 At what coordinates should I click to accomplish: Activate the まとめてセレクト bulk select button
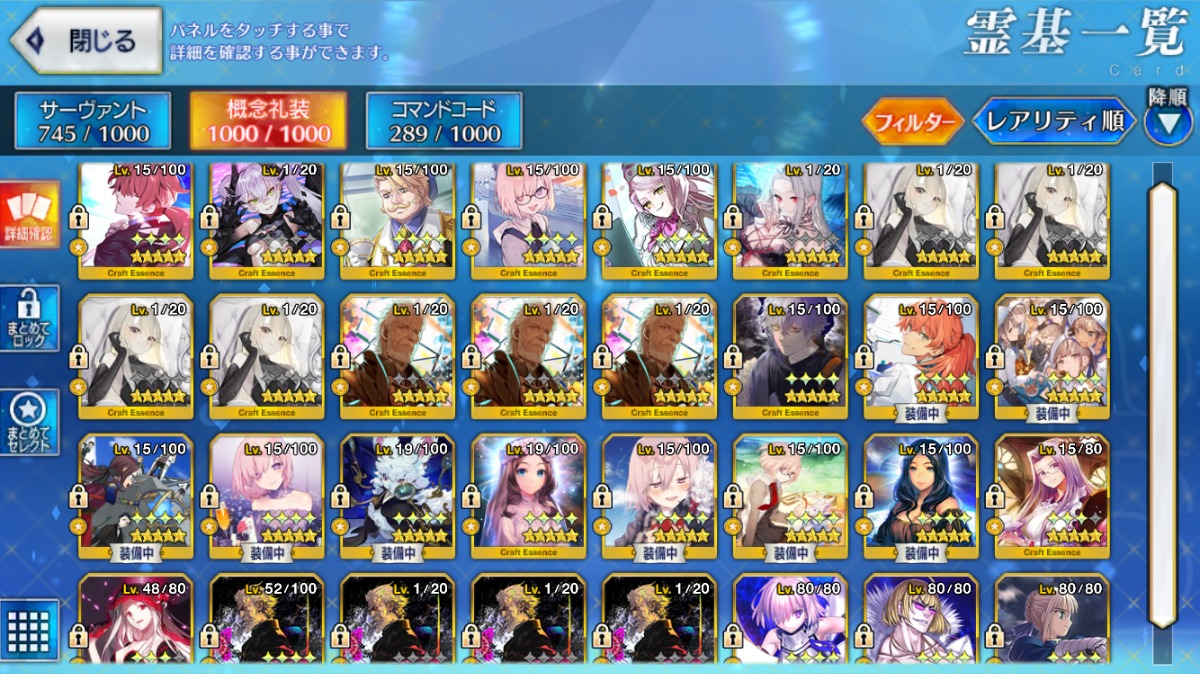(29, 421)
